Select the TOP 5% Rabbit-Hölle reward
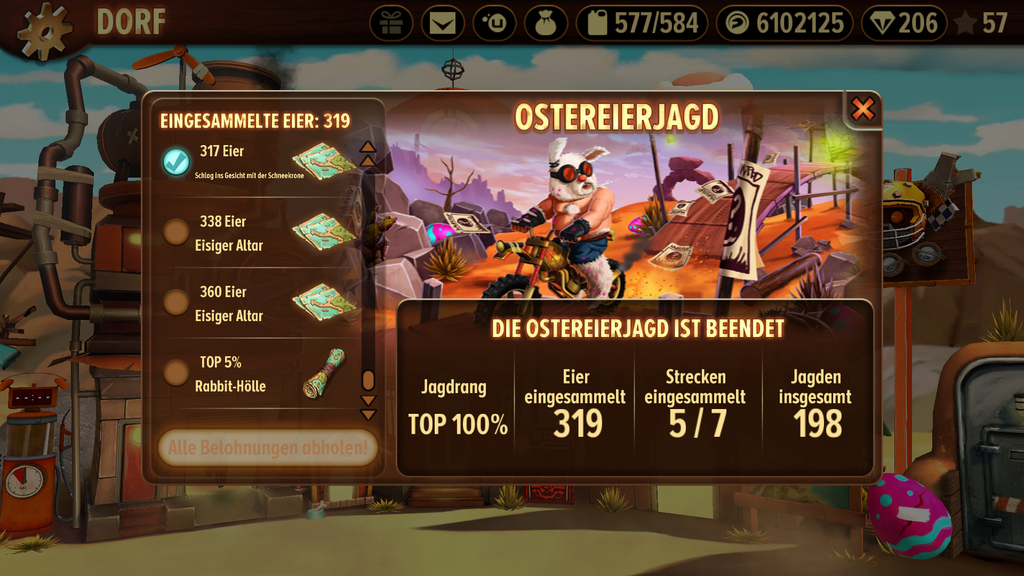This screenshot has width=1024, height=576. [x=262, y=373]
